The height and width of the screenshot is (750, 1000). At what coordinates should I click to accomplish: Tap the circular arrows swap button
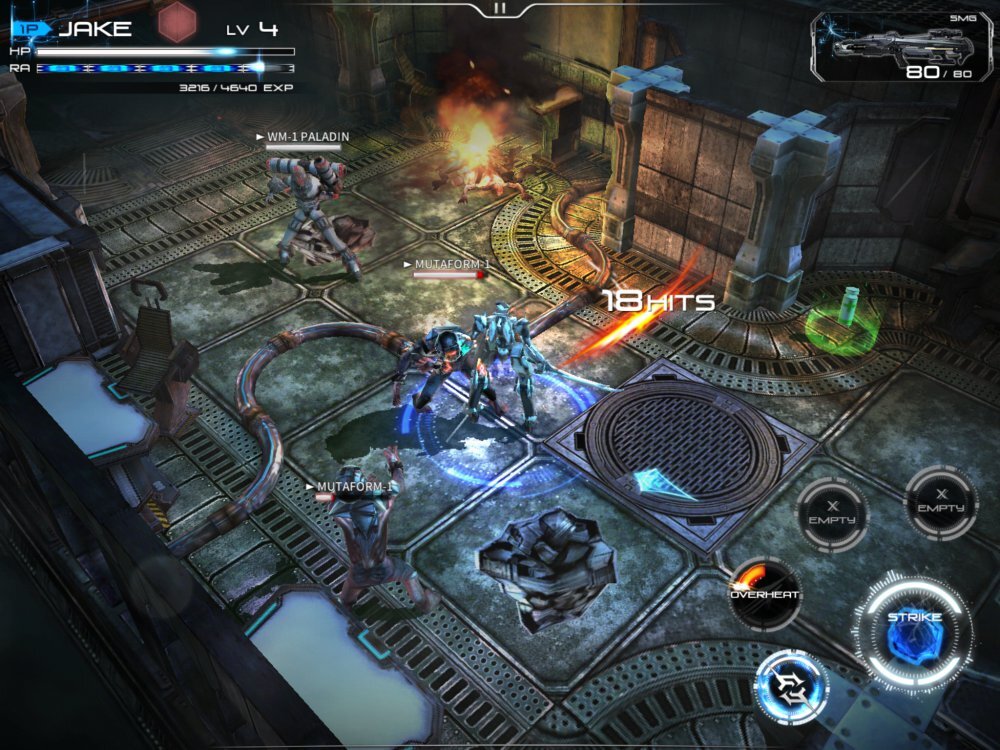pos(791,687)
